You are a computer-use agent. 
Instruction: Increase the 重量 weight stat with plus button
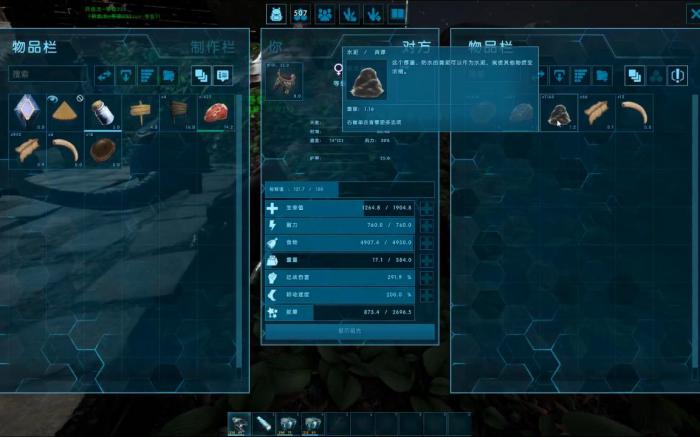coord(427,260)
